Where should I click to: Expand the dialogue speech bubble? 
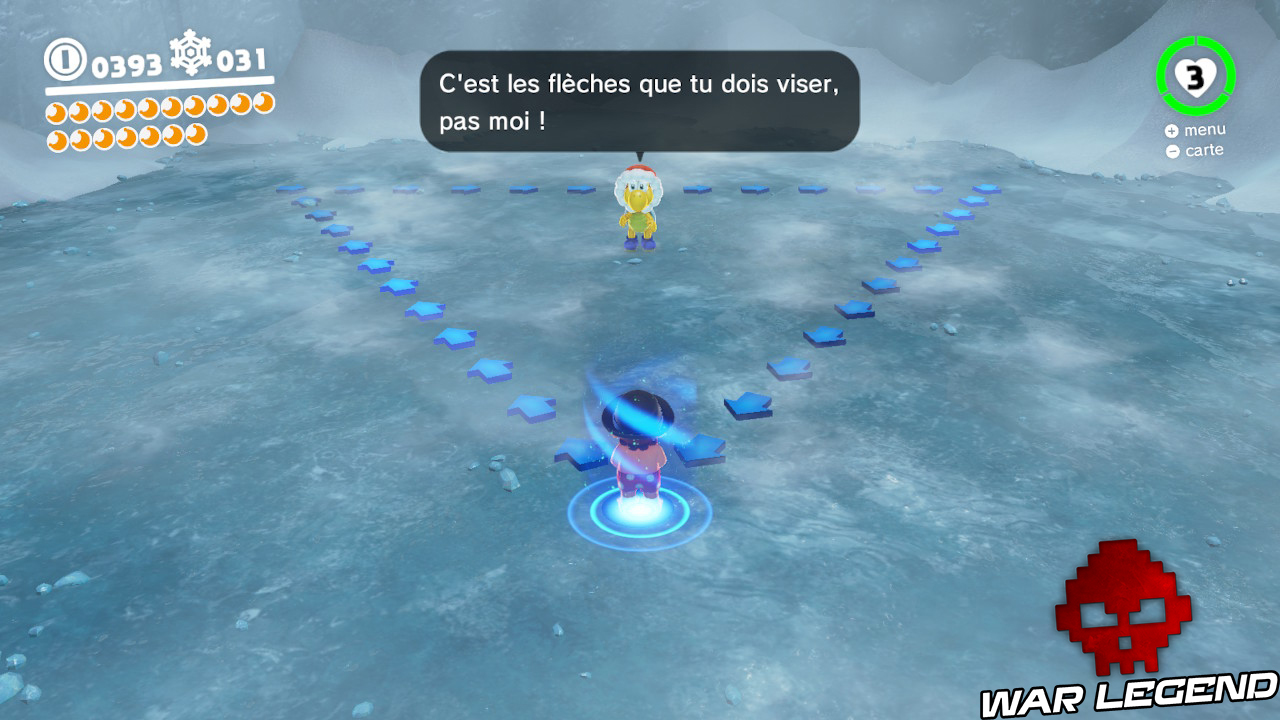[x=640, y=100]
